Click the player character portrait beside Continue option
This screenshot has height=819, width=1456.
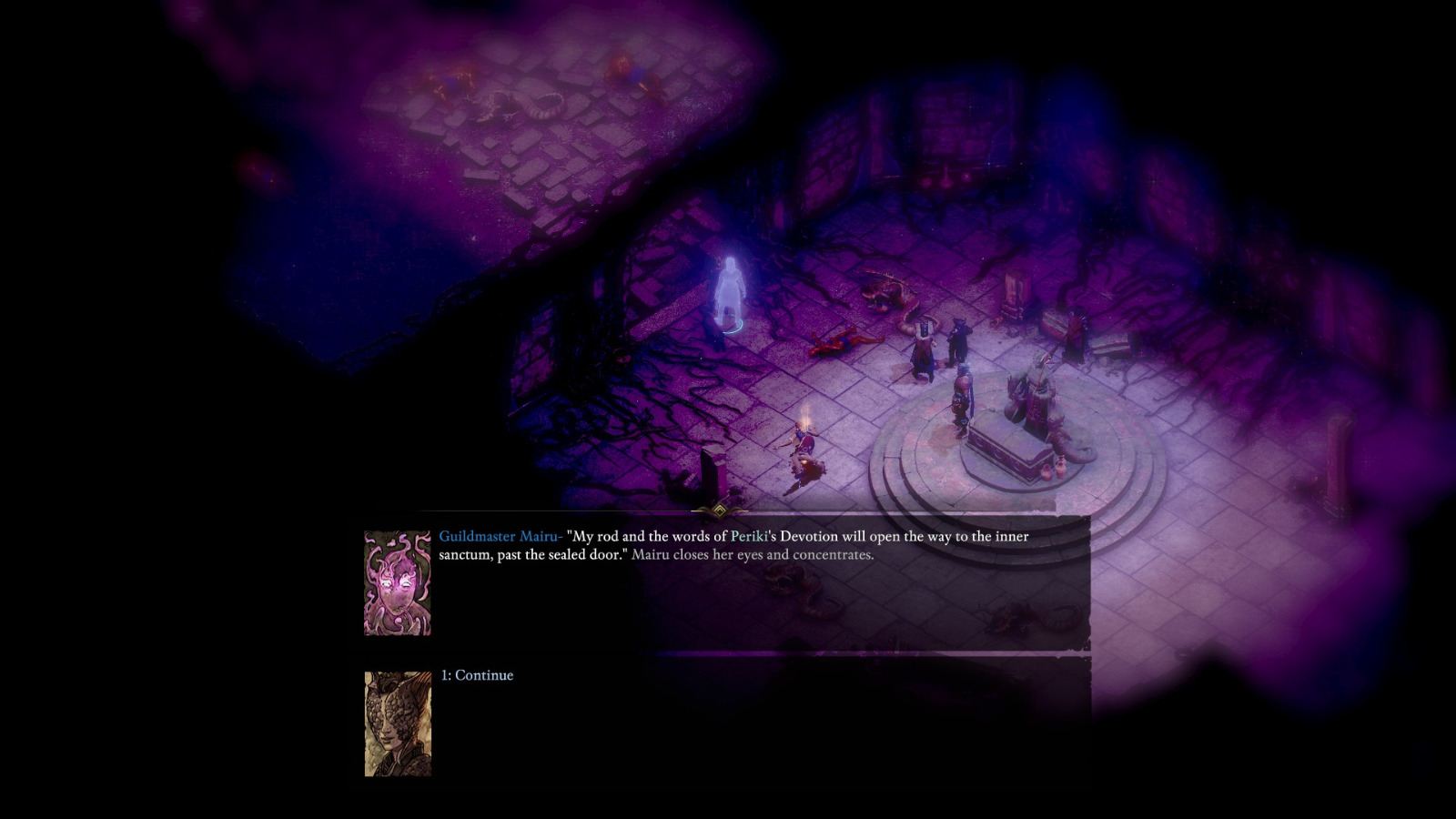point(398,725)
